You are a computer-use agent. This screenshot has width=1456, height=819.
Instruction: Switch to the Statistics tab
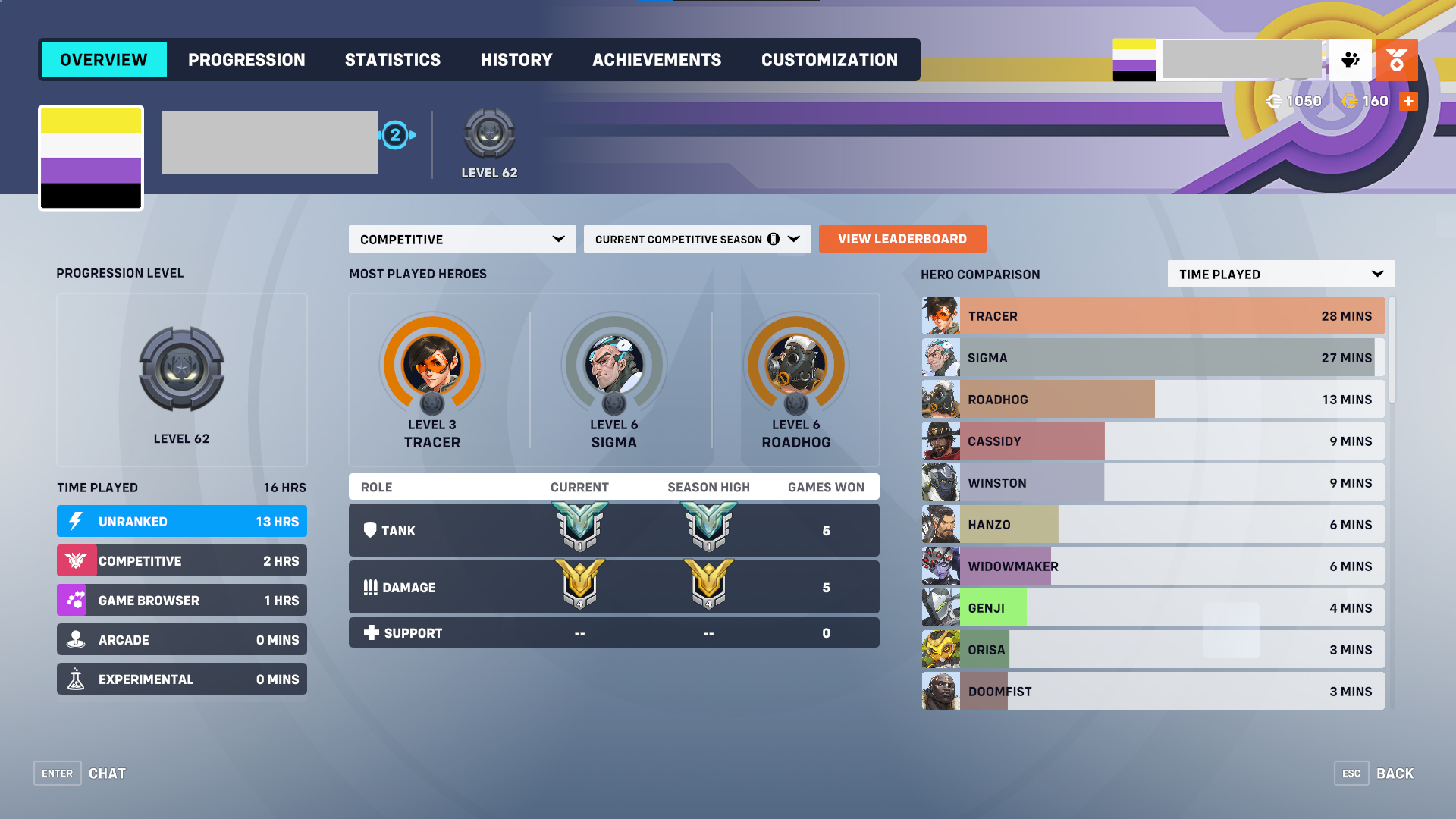[x=393, y=59]
